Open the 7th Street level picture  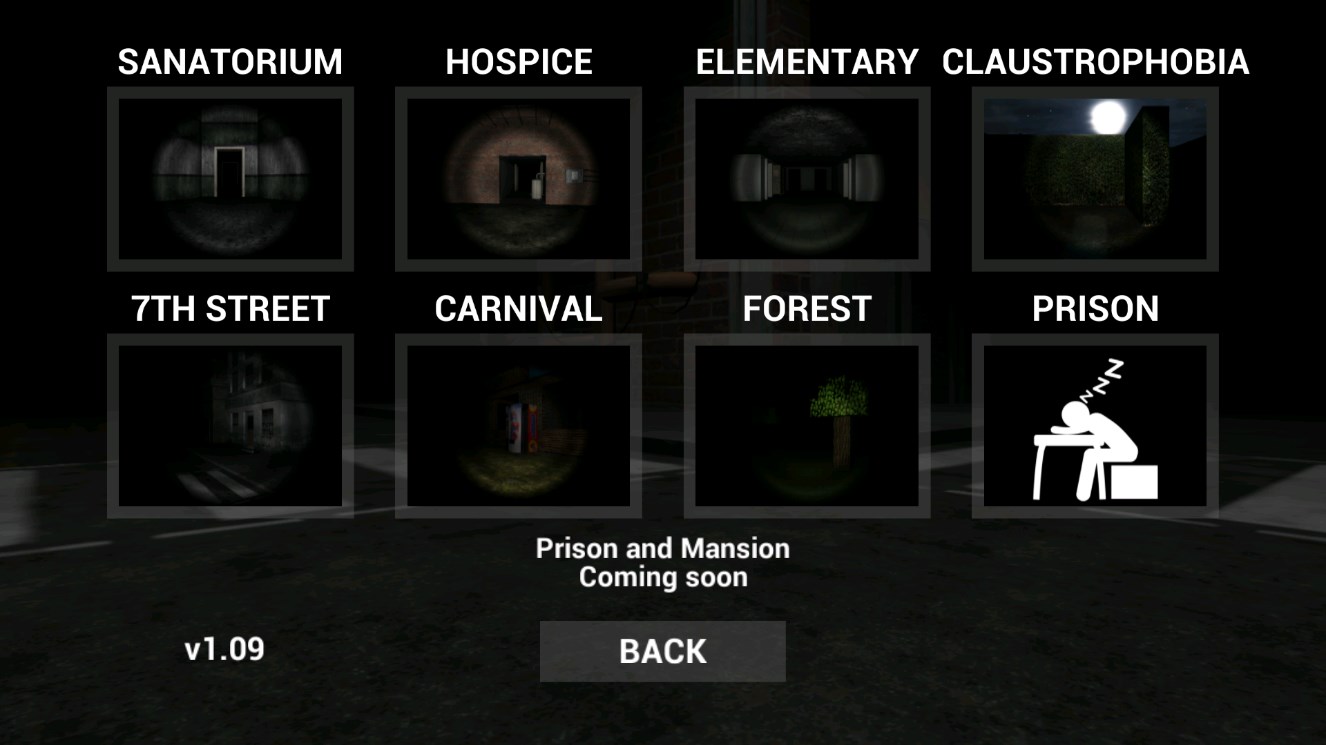(x=230, y=425)
